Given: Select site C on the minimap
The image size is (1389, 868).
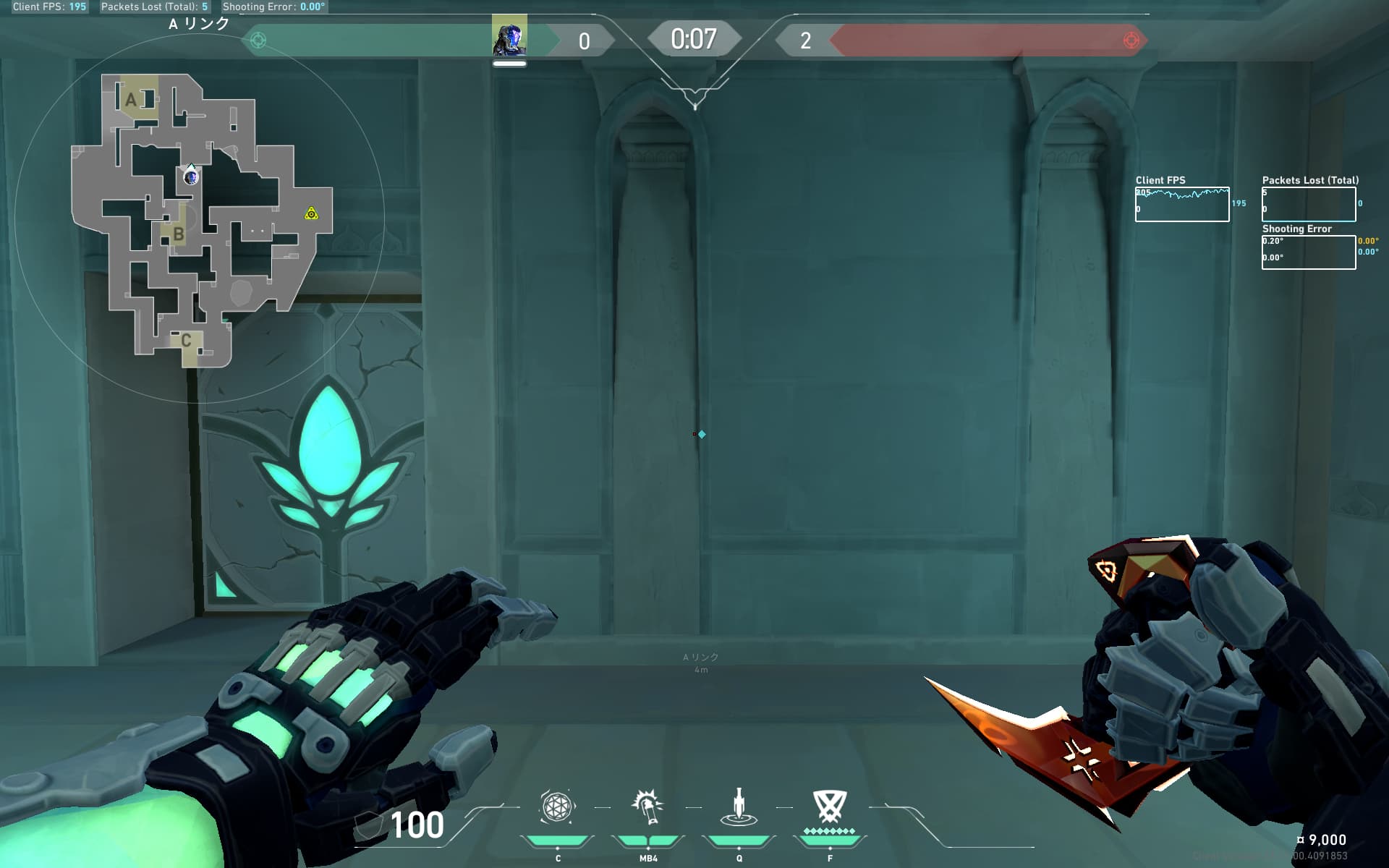Looking at the screenshot, I should [x=186, y=340].
